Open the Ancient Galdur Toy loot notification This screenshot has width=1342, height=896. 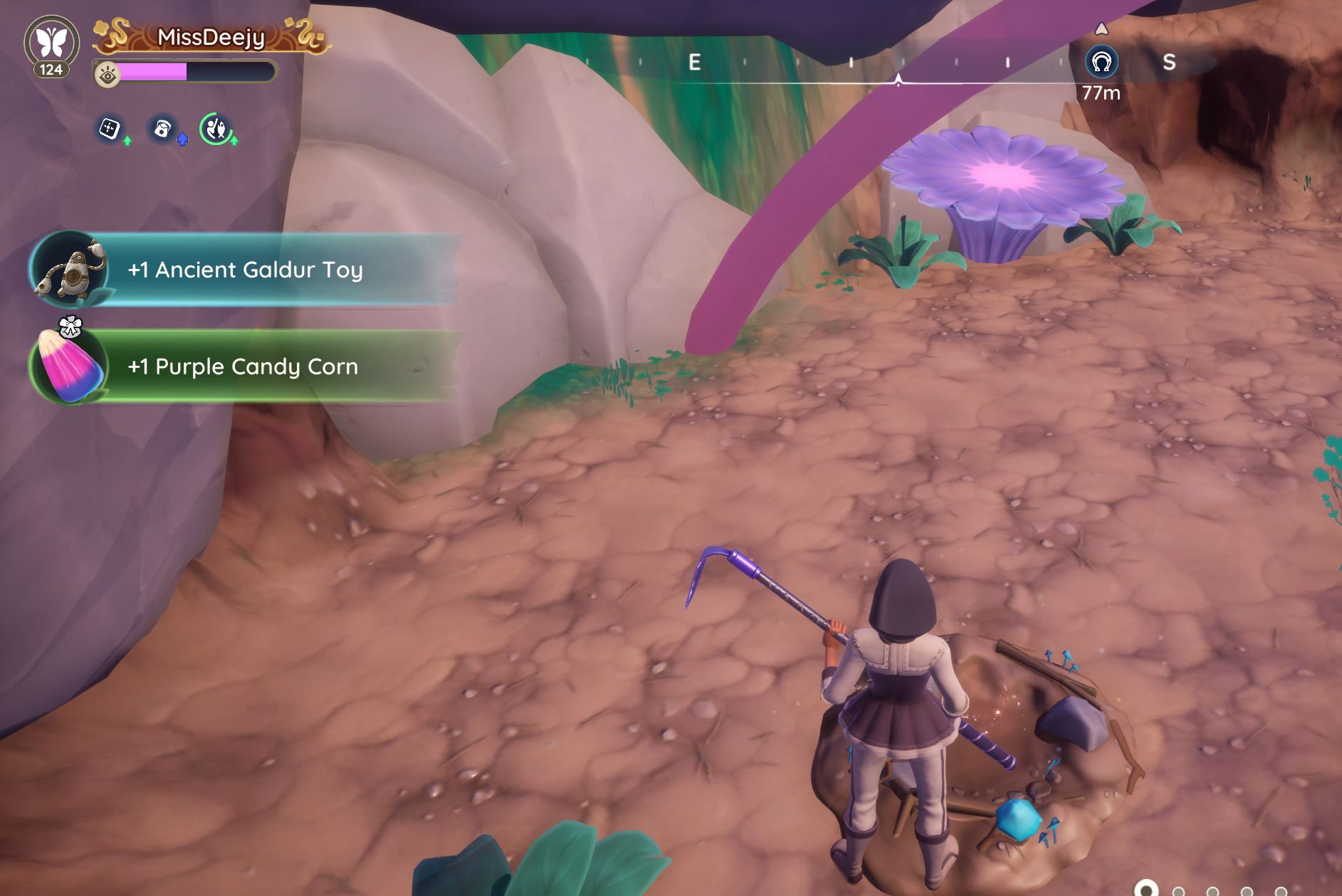[x=245, y=270]
